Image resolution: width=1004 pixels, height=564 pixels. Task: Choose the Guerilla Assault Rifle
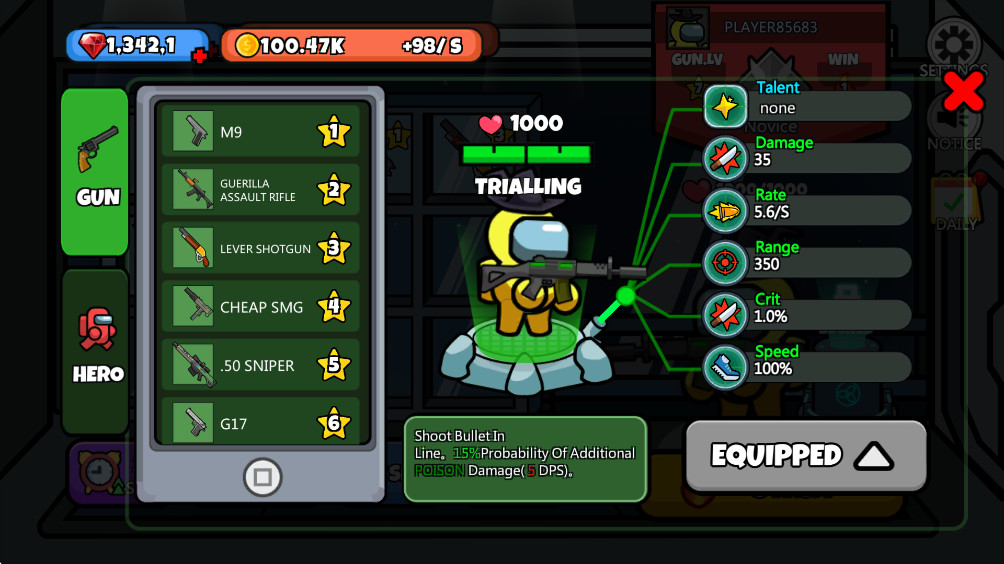coord(260,190)
